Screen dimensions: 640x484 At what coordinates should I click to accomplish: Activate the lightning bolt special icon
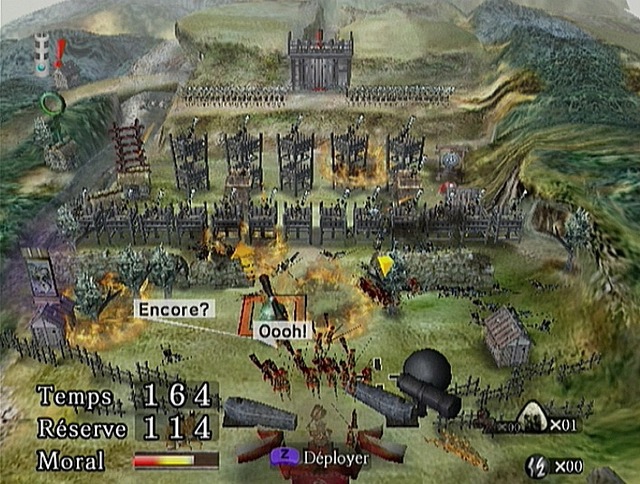coord(536,465)
